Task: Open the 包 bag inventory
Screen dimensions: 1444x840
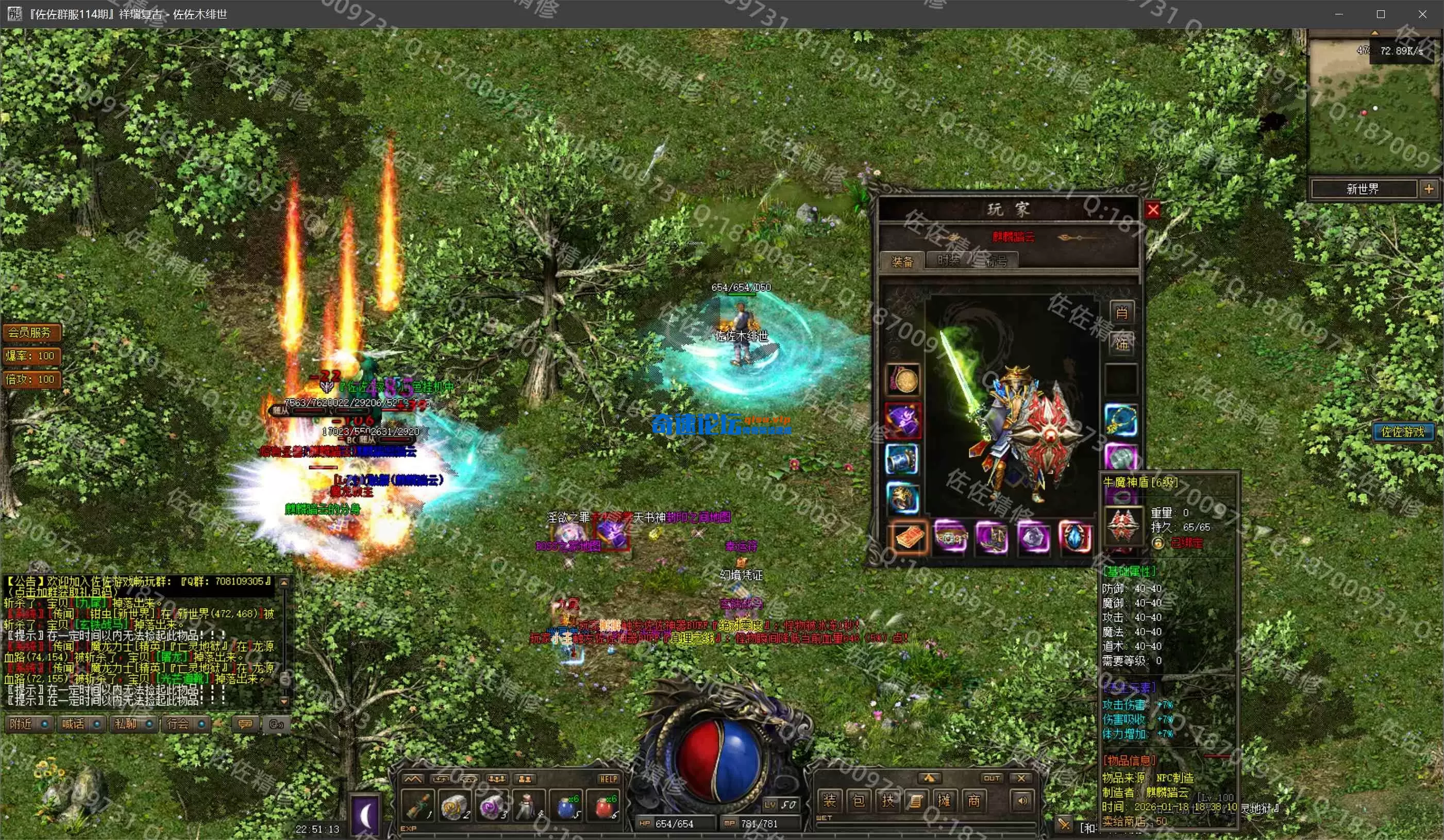Action: pos(859,800)
